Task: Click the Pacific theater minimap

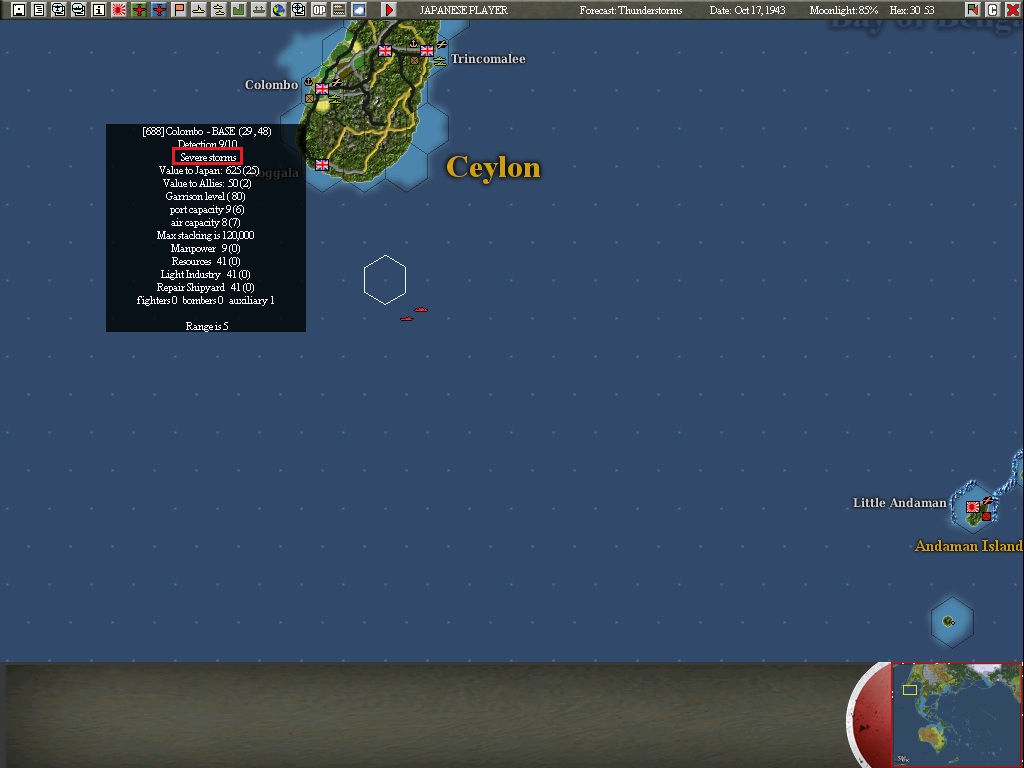Action: coord(956,714)
